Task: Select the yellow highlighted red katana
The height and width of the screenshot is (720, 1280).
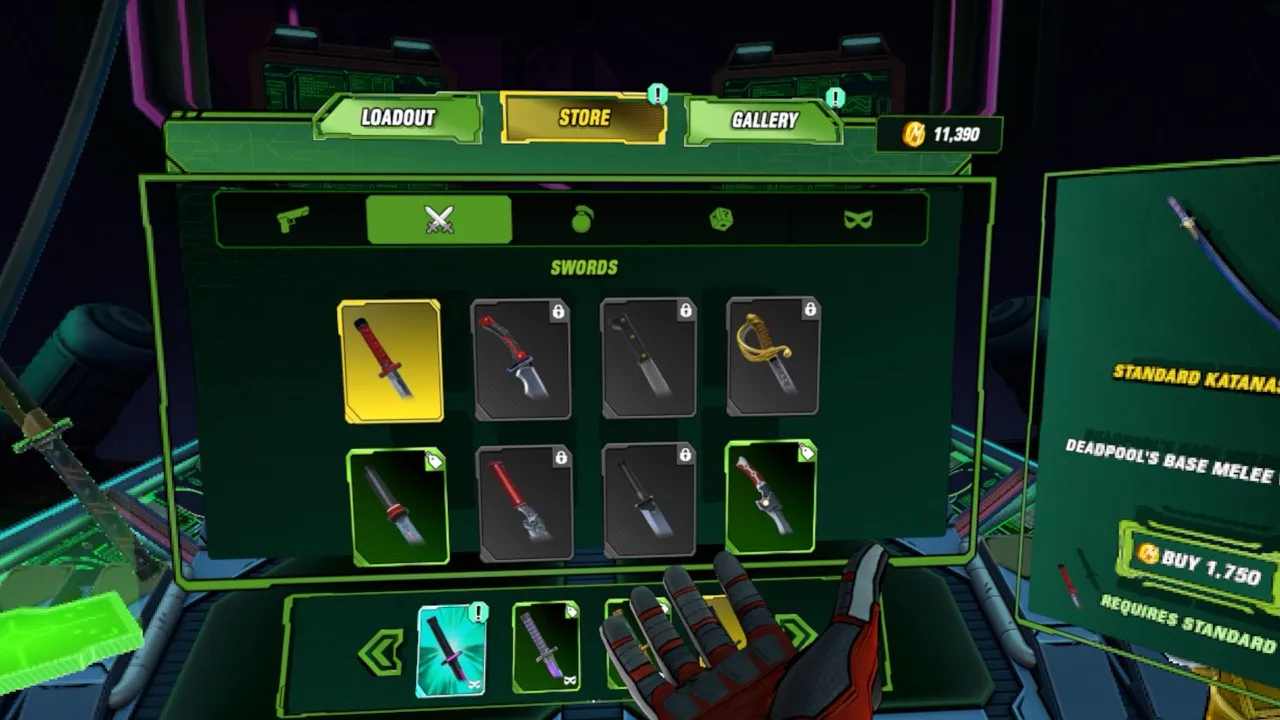Action: click(x=391, y=360)
